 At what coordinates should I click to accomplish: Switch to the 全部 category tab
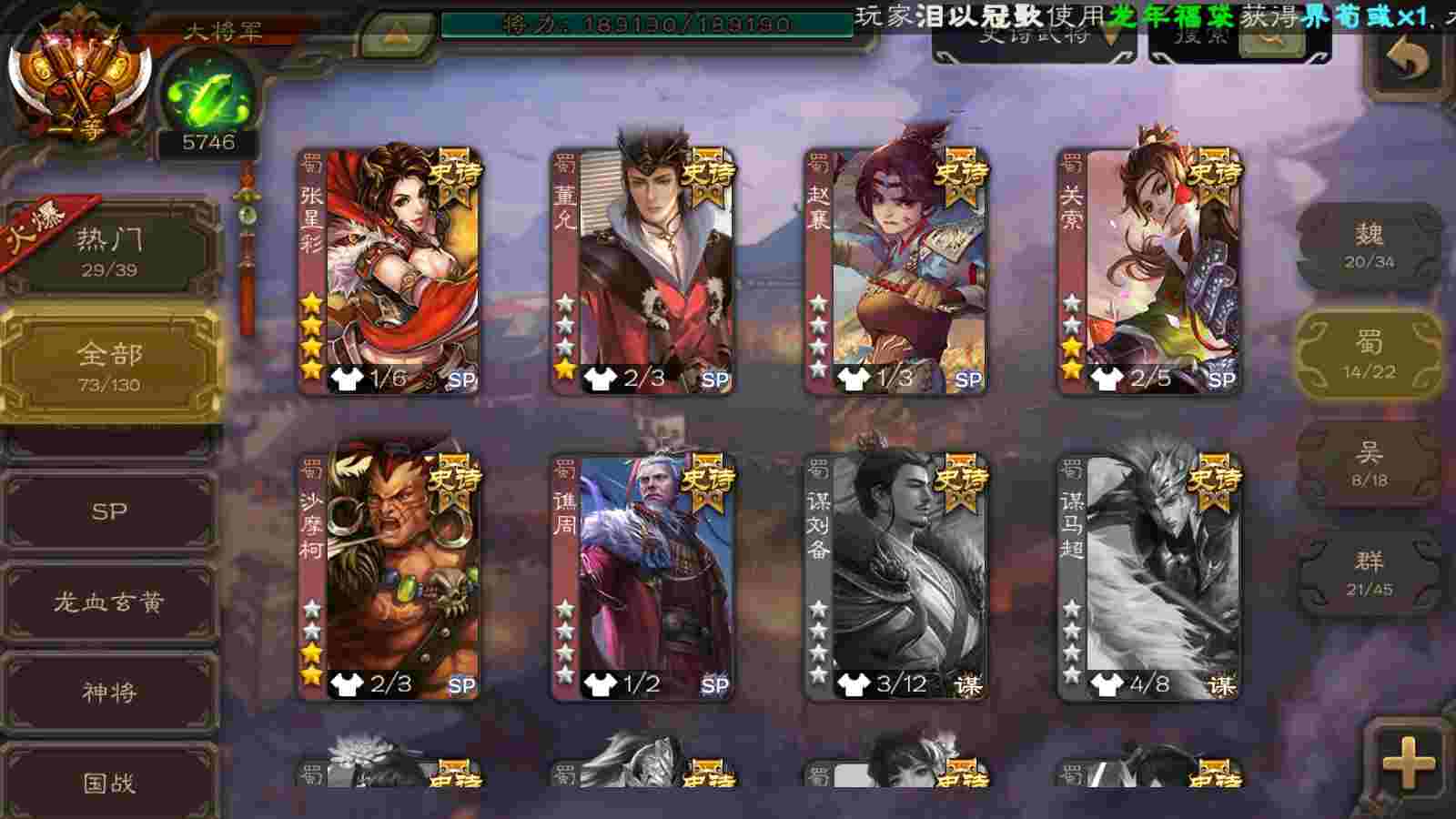[109, 364]
